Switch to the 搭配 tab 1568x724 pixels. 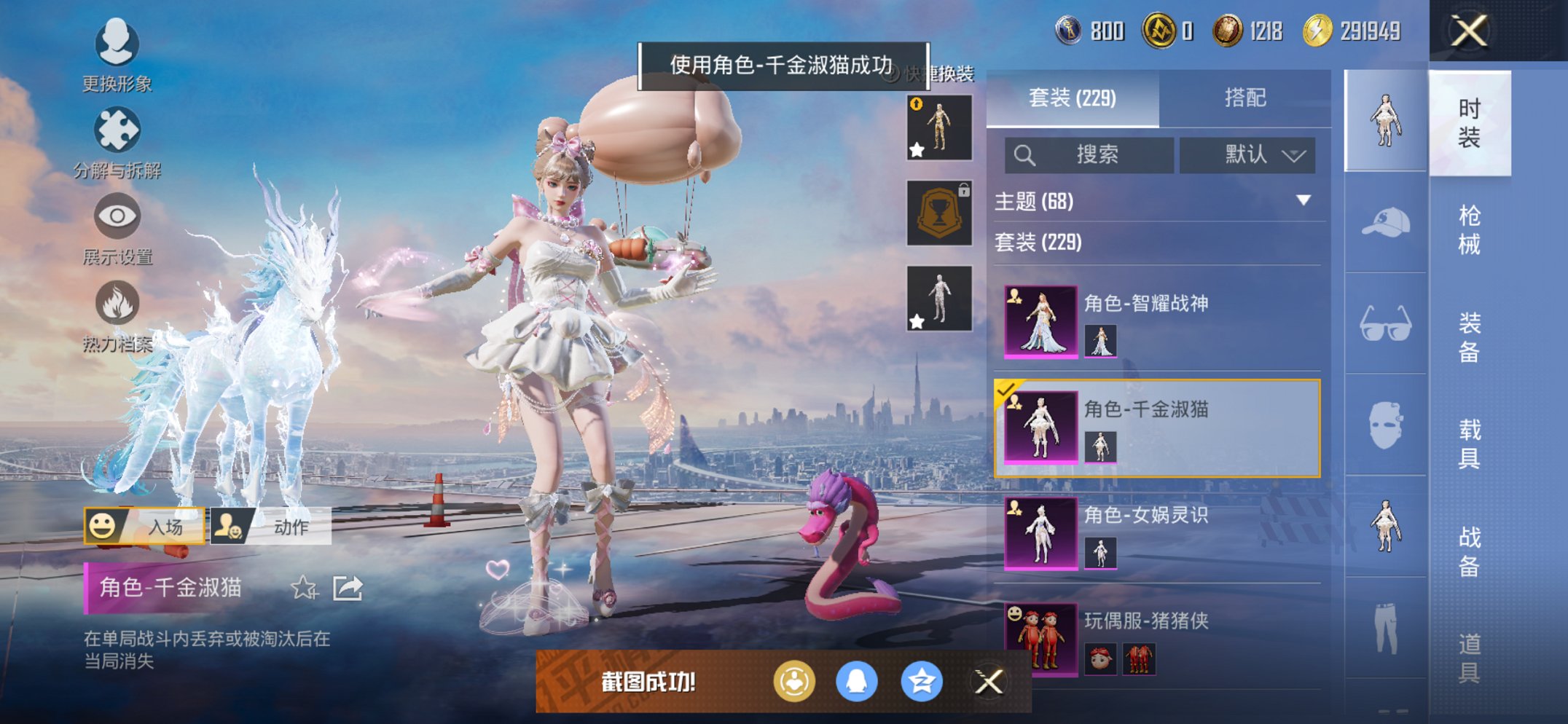point(1244,98)
